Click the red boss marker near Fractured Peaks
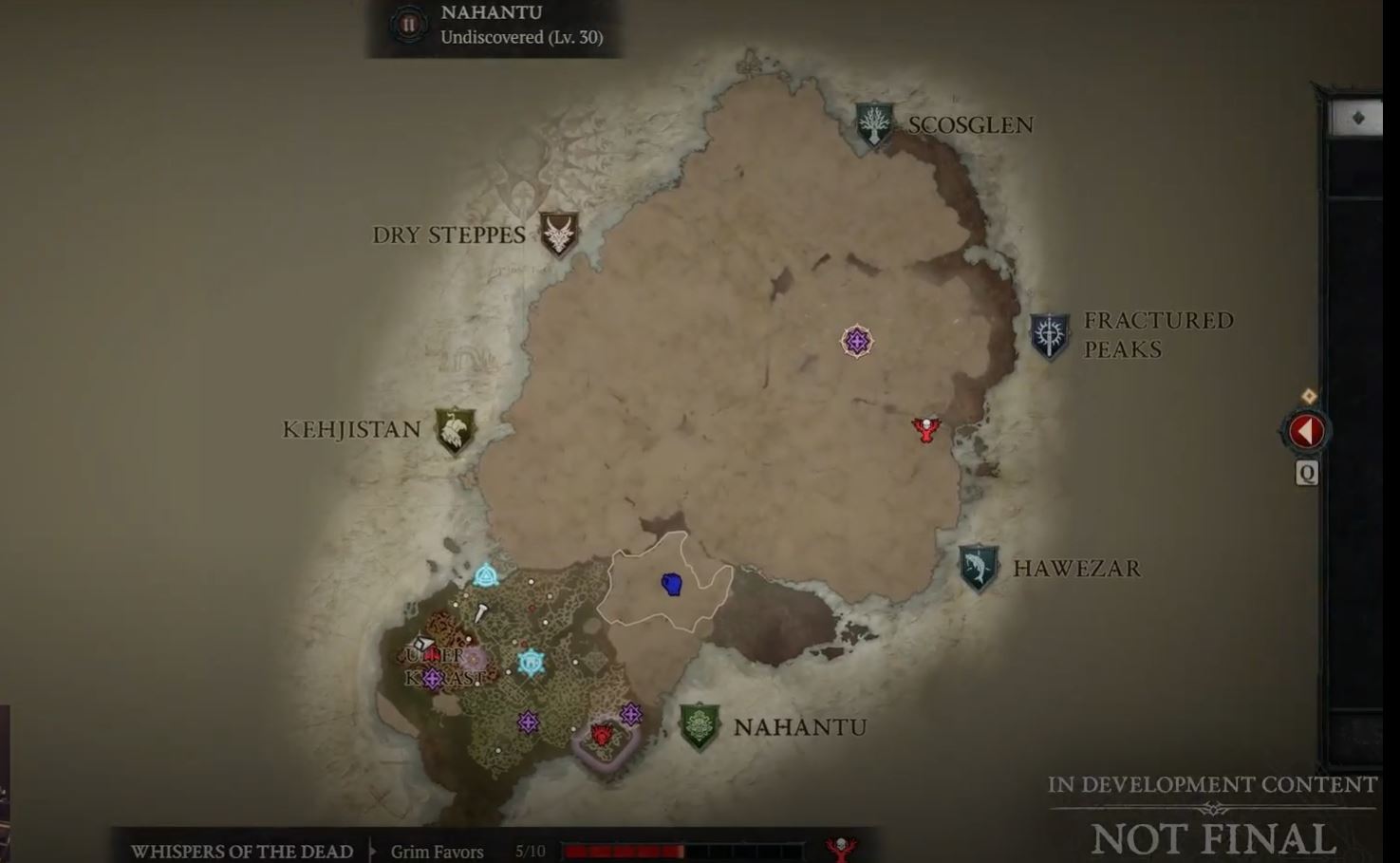The width and height of the screenshot is (1400, 863). pos(924,427)
